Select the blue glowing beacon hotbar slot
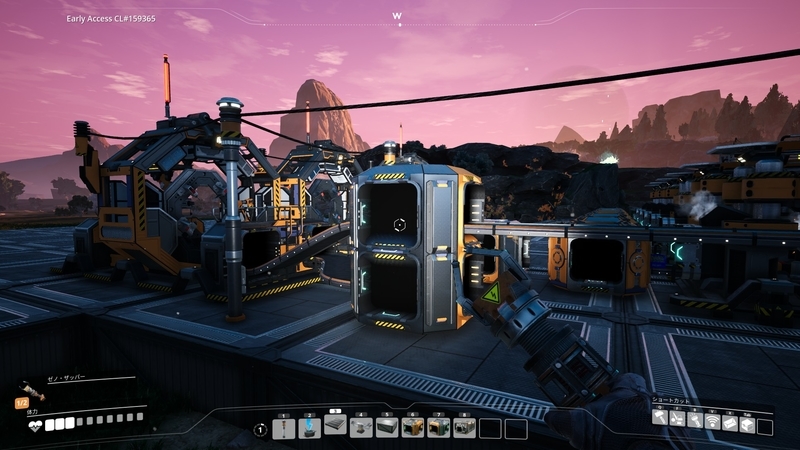Viewport: 800px width, 450px height. point(309,429)
